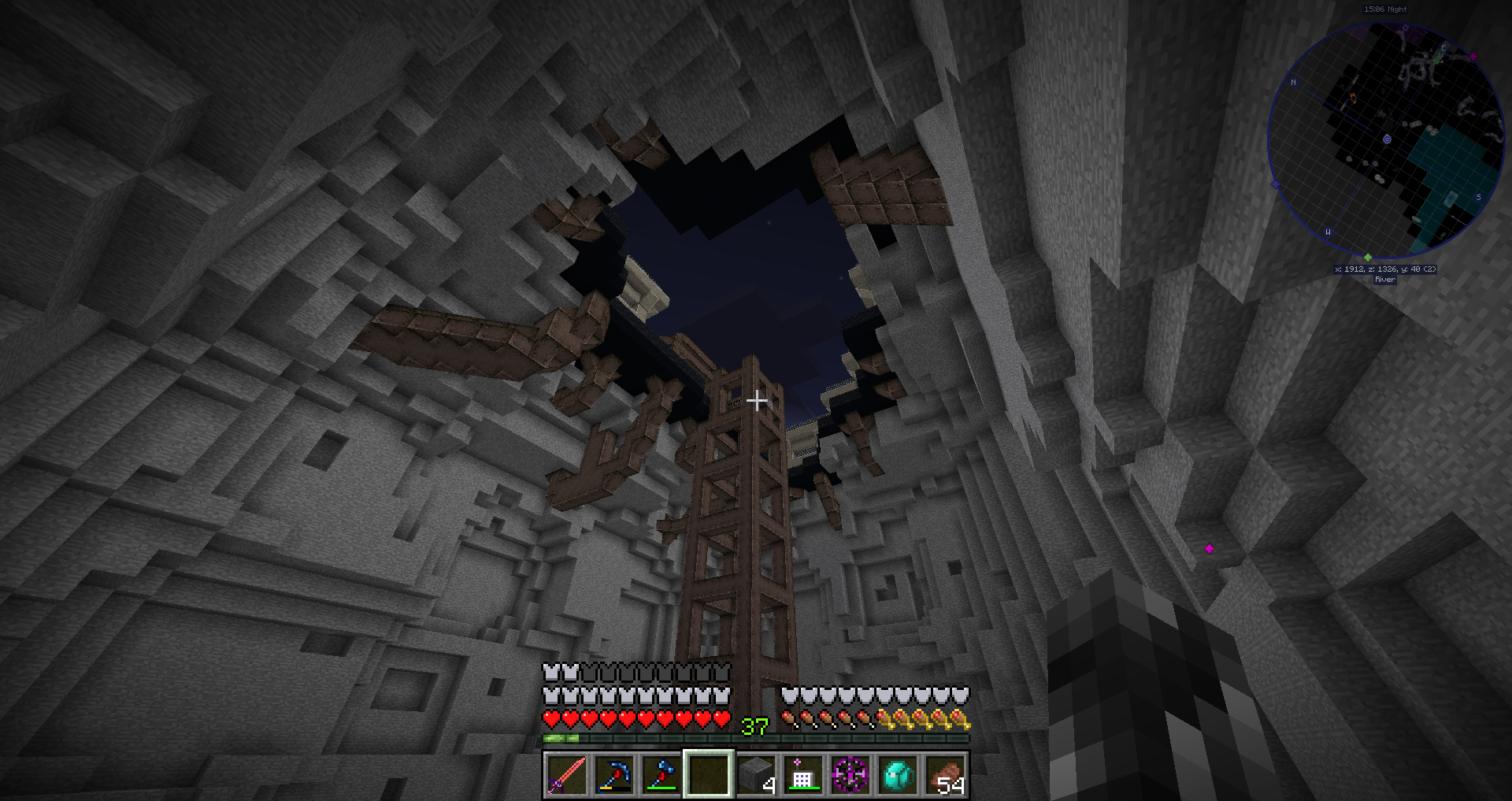Click the circular minimap
This screenshot has width=1512, height=801.
pyautogui.click(x=1386, y=140)
